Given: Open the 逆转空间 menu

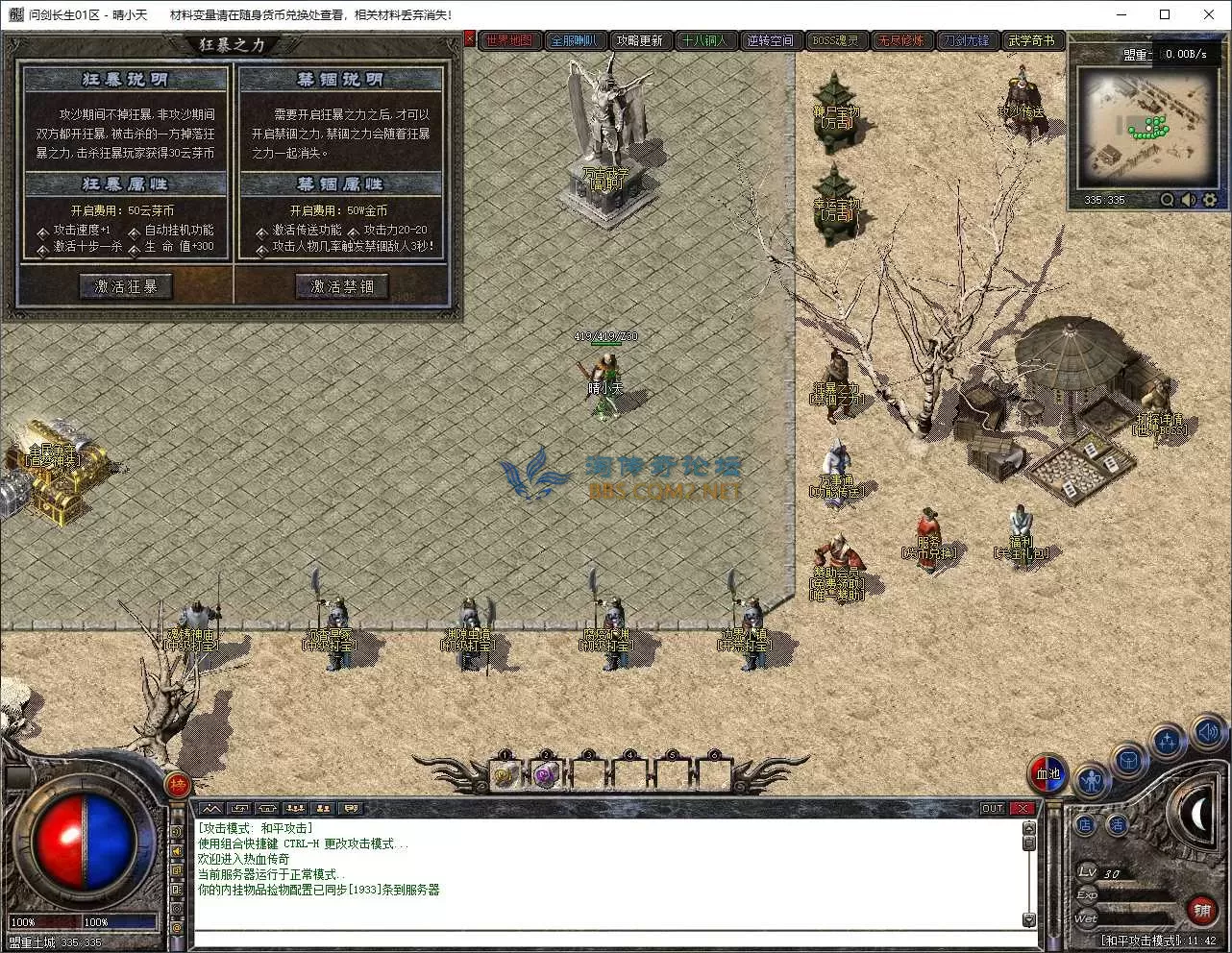Looking at the screenshot, I should pos(770,40).
